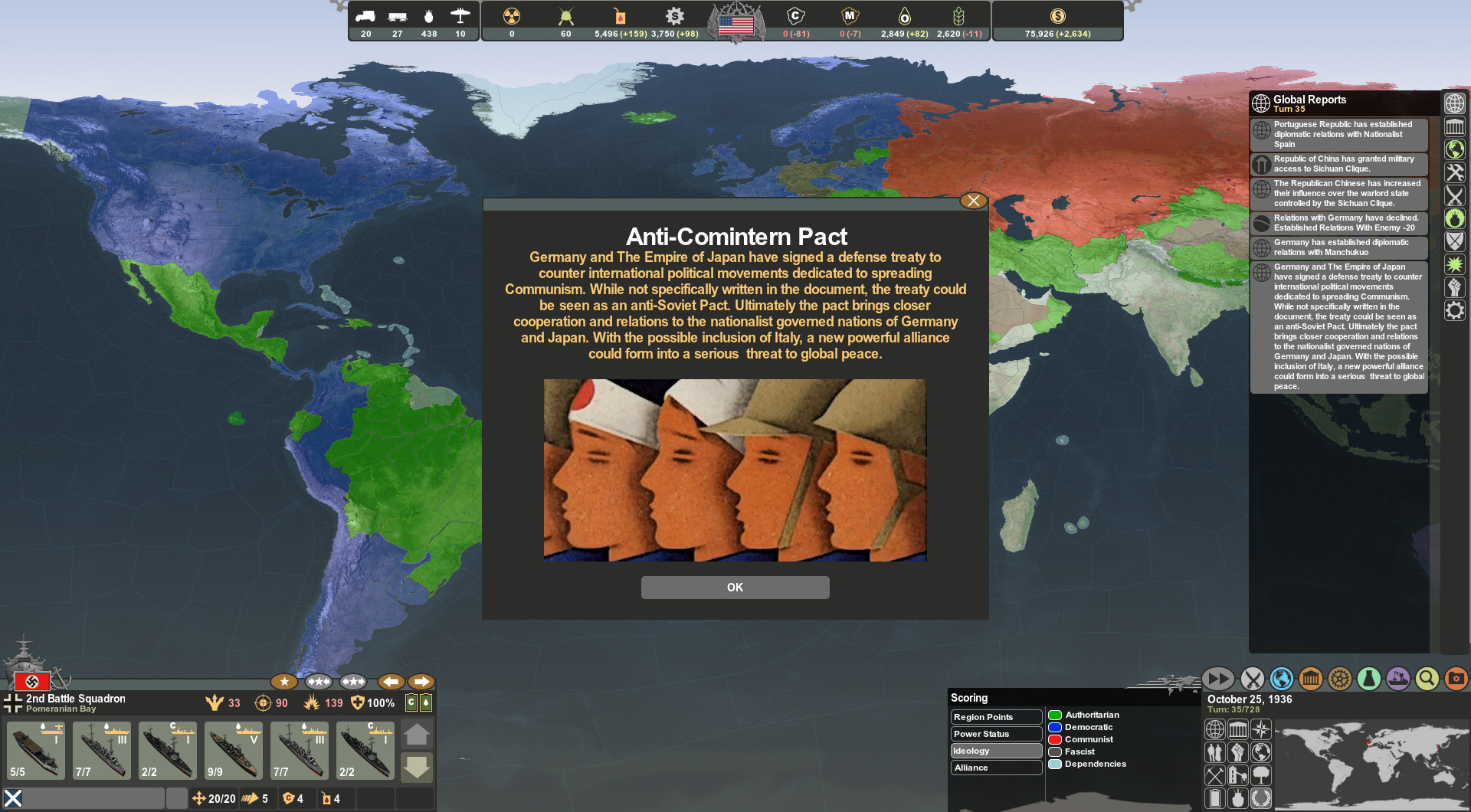Open the magnifying glass search menu

point(1427,679)
